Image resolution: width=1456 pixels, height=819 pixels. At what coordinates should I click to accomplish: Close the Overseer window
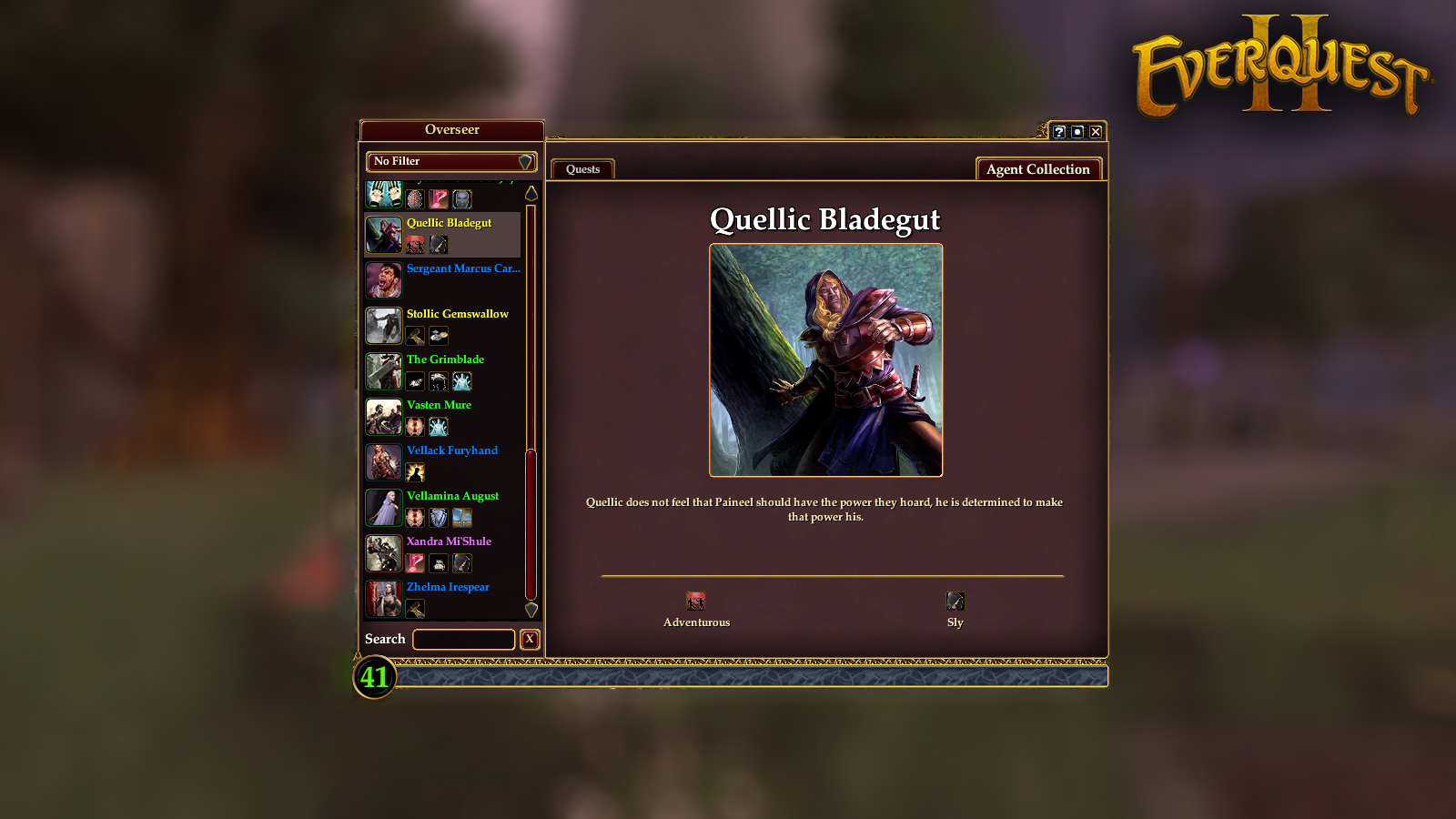[x=1096, y=132]
